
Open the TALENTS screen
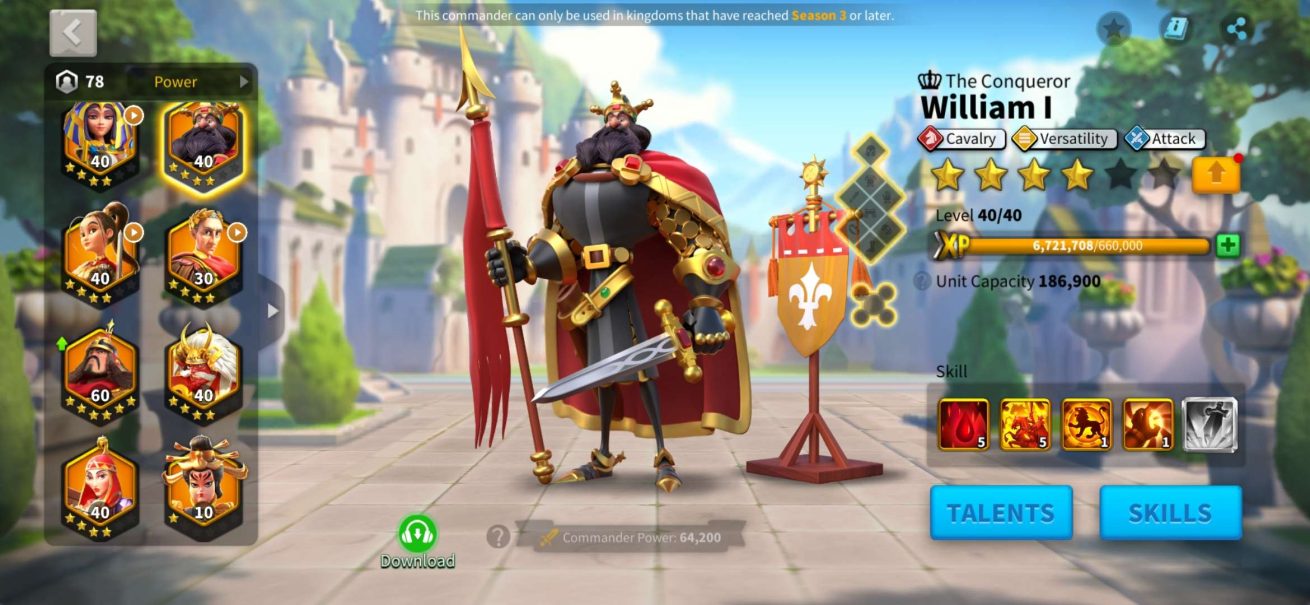(1001, 513)
